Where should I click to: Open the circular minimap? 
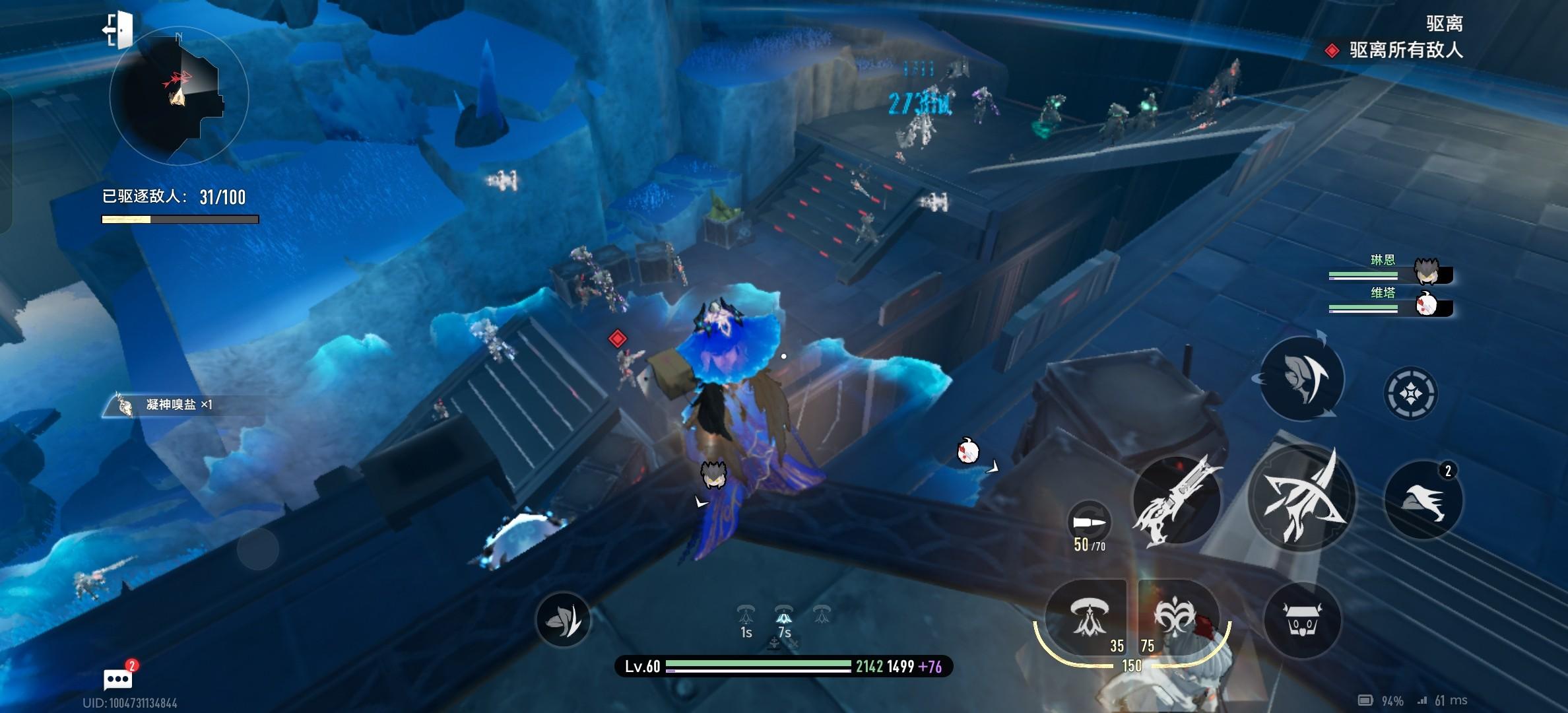179,96
